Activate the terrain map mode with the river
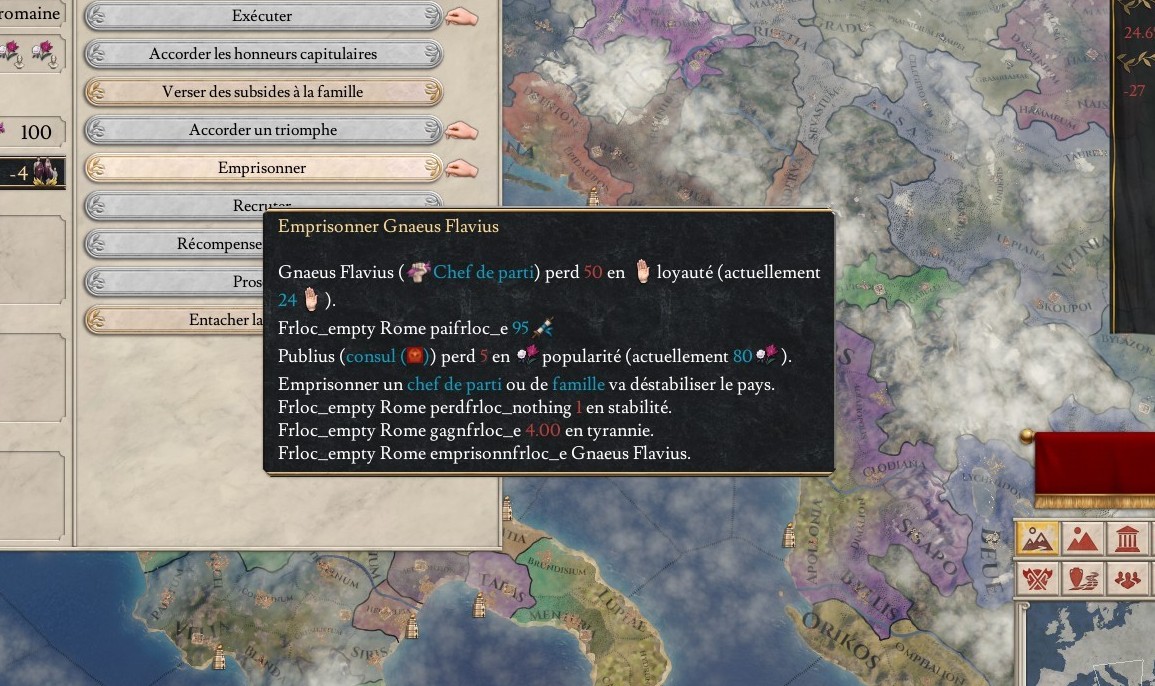 click(x=1037, y=541)
